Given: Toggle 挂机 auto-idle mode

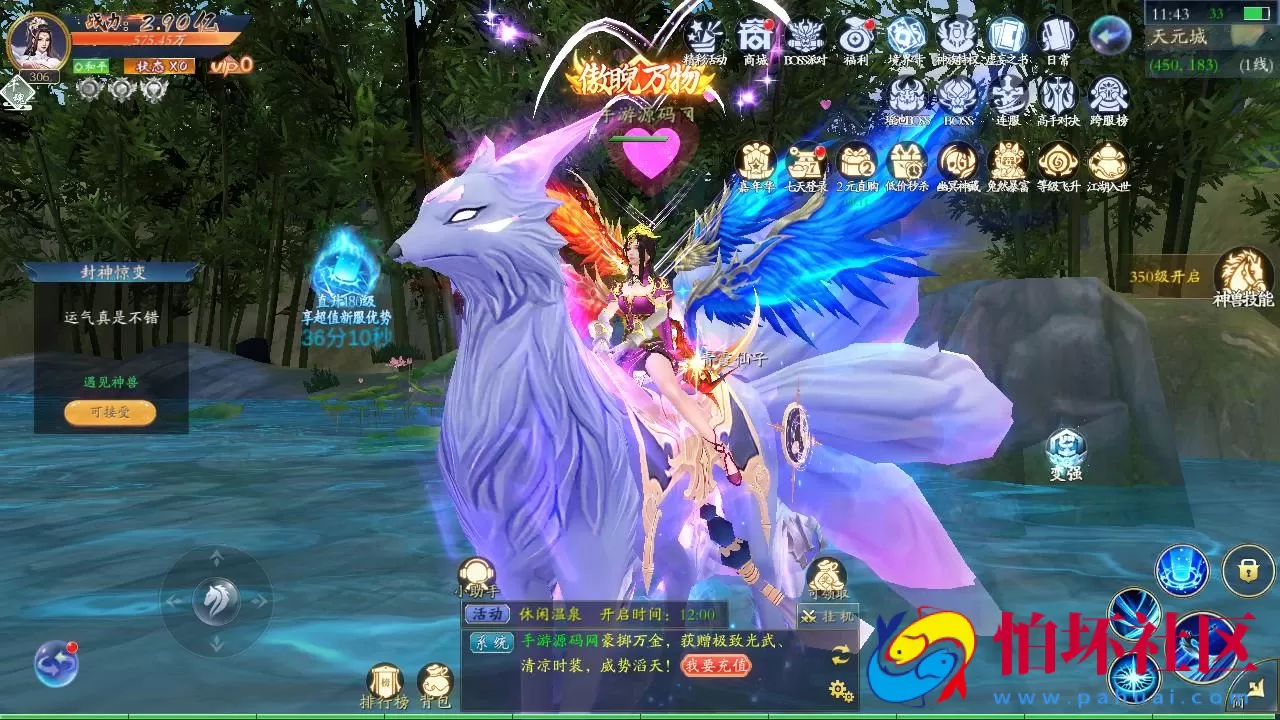Looking at the screenshot, I should (x=826, y=615).
